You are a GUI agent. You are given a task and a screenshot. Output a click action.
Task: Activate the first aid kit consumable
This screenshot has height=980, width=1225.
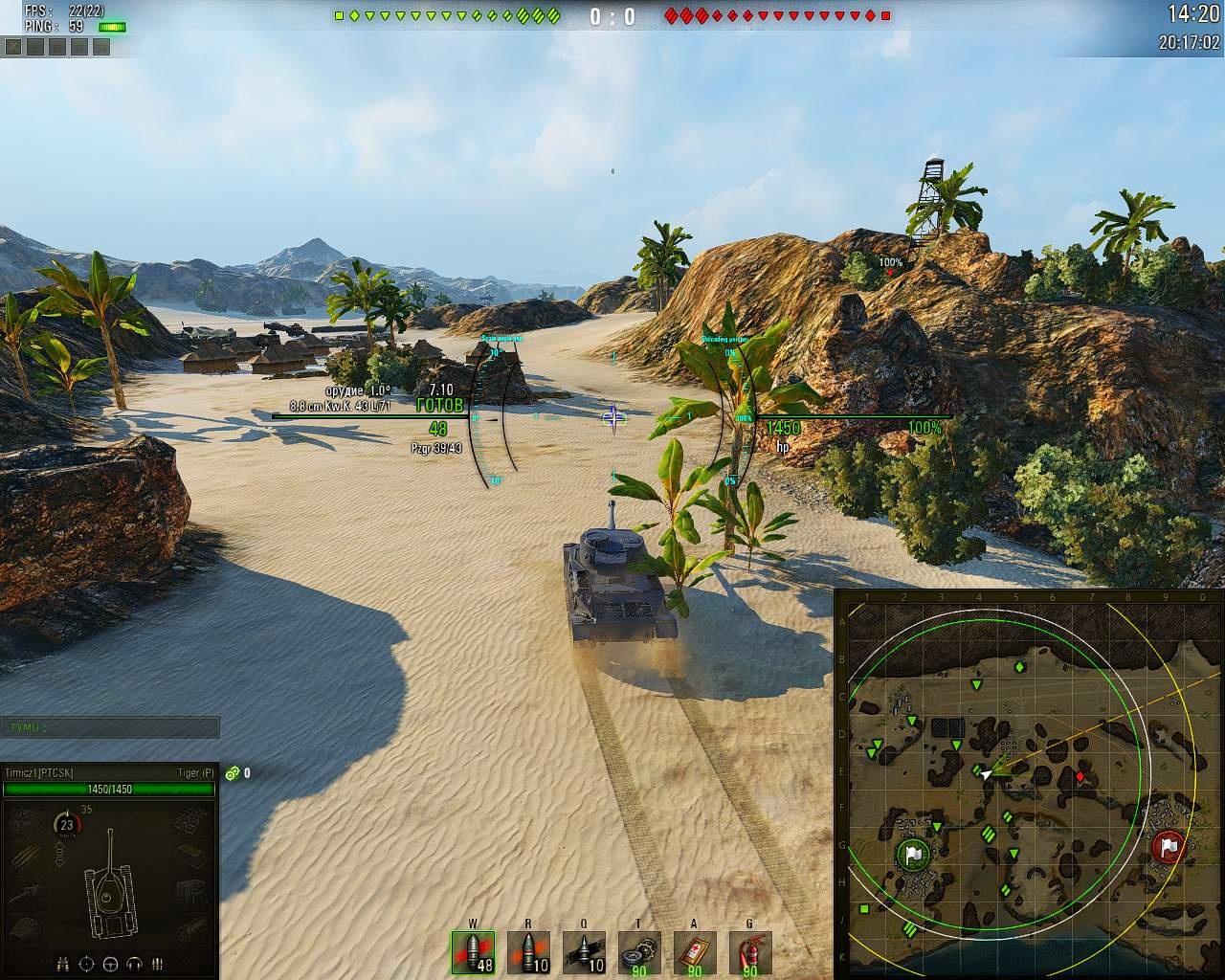coord(695,952)
